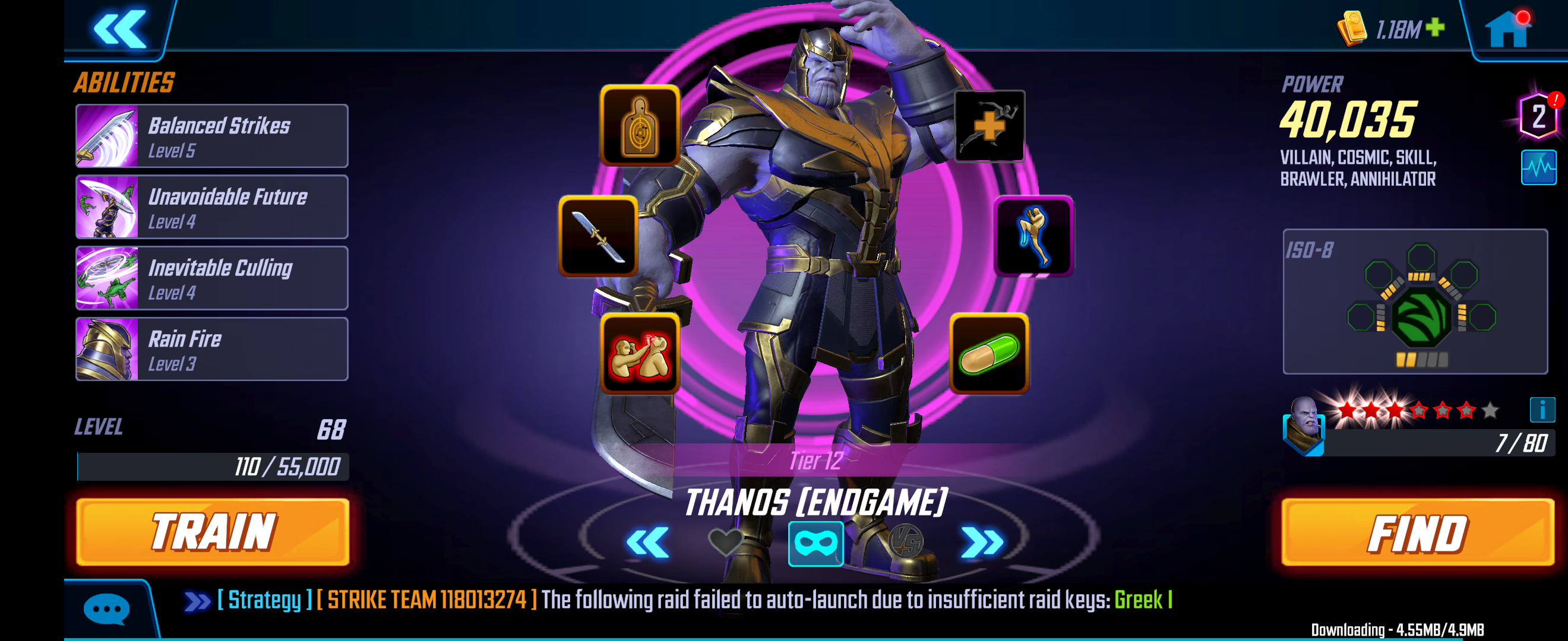Select the Rain Fire ability
The height and width of the screenshot is (641, 1568).
211,348
